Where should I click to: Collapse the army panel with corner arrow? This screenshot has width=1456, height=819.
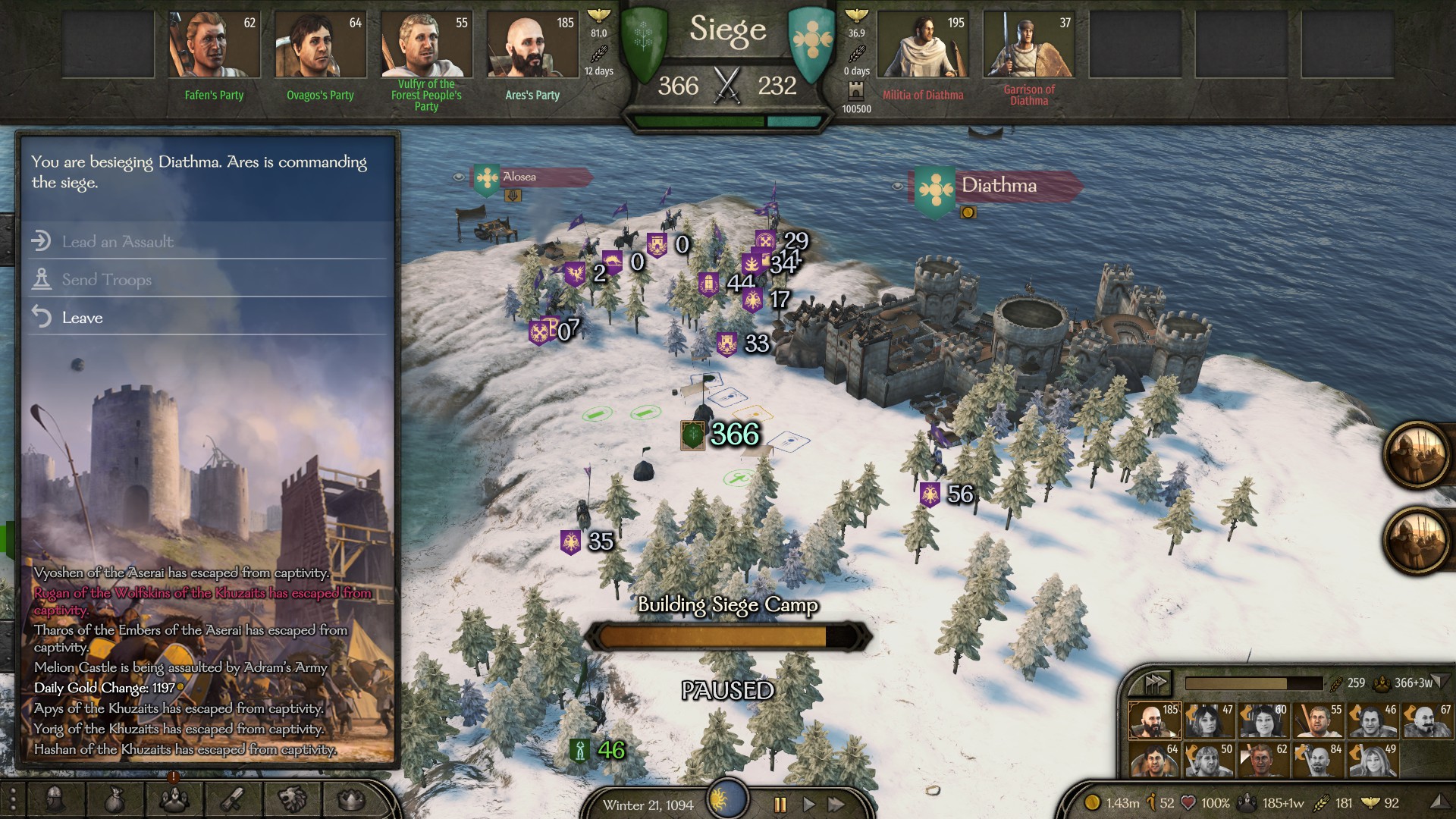point(1442,680)
